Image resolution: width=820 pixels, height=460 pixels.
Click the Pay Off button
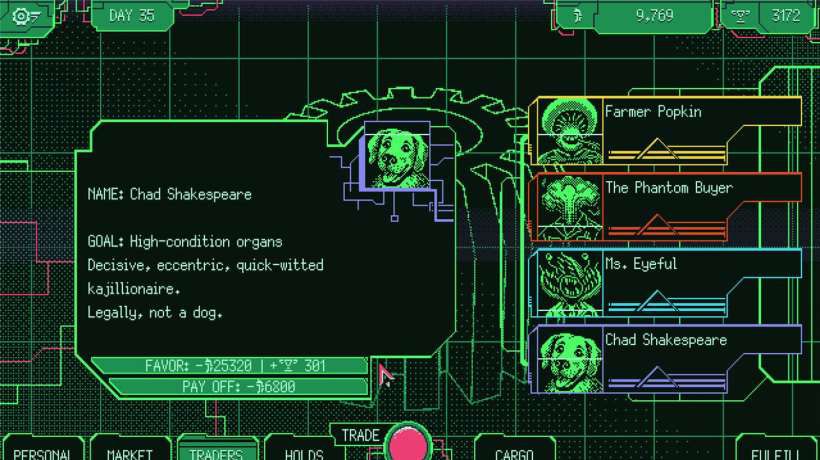[237, 386]
